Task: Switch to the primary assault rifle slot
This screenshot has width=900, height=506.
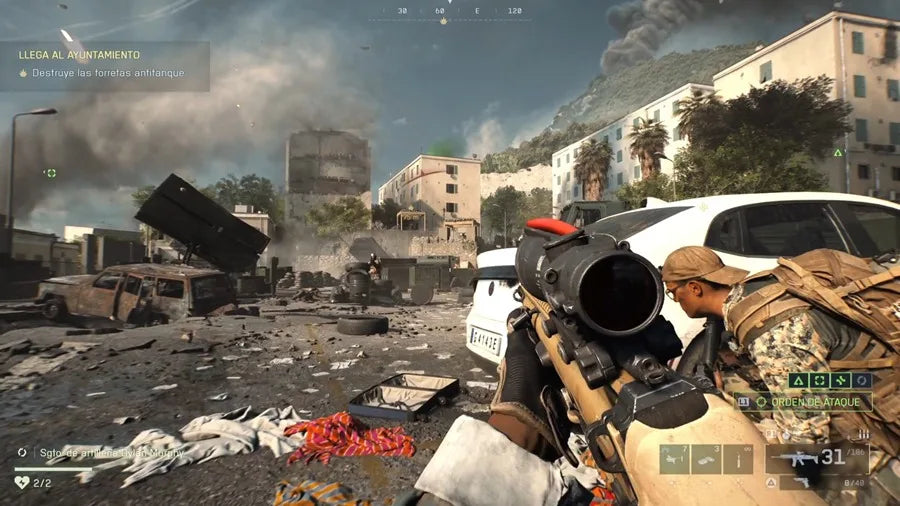Action: click(815, 459)
